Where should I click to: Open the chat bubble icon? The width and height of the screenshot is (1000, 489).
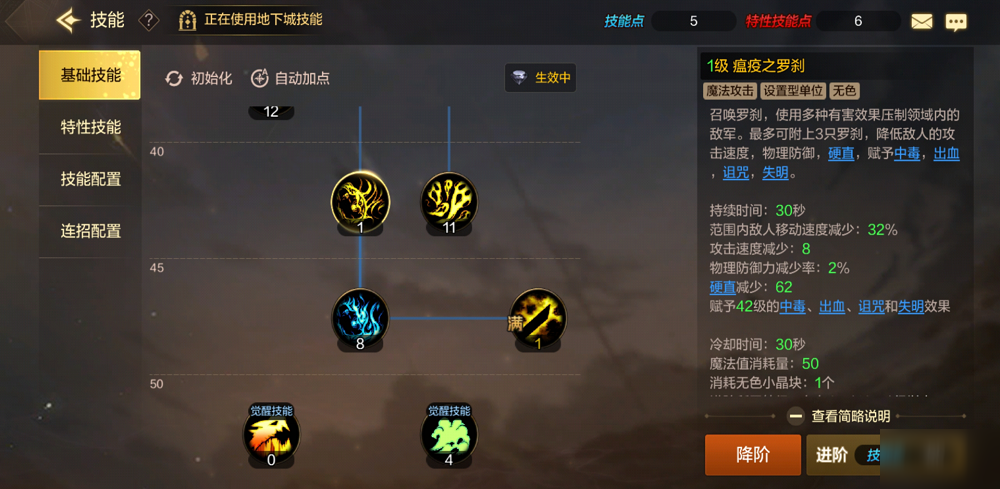coord(956,21)
